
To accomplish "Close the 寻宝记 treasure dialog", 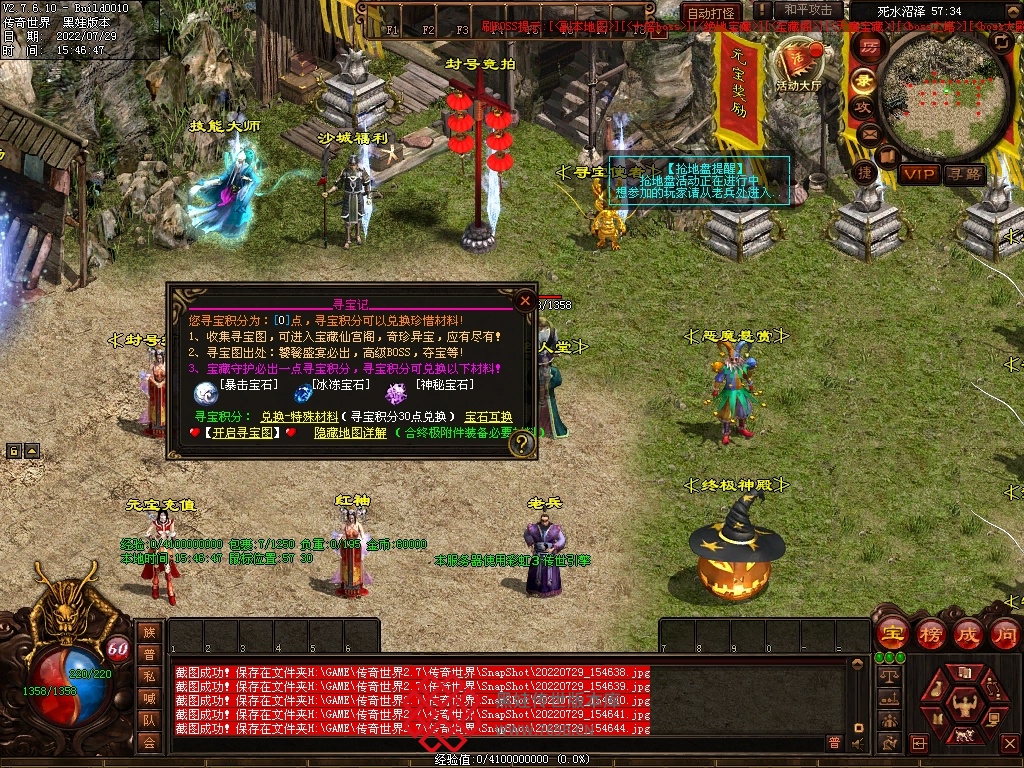I will tap(525, 299).
